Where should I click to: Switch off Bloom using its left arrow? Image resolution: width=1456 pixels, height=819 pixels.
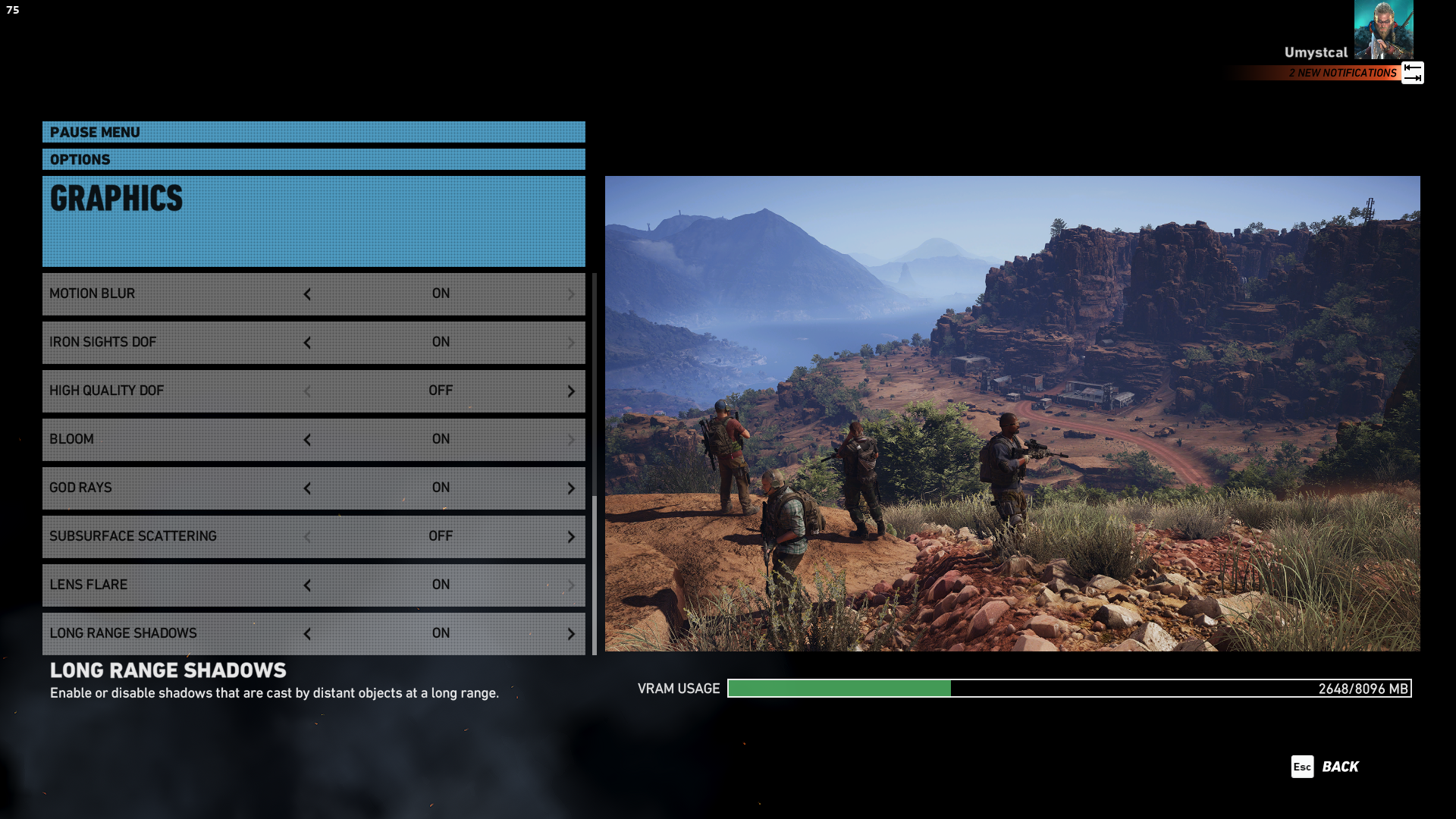pos(307,440)
